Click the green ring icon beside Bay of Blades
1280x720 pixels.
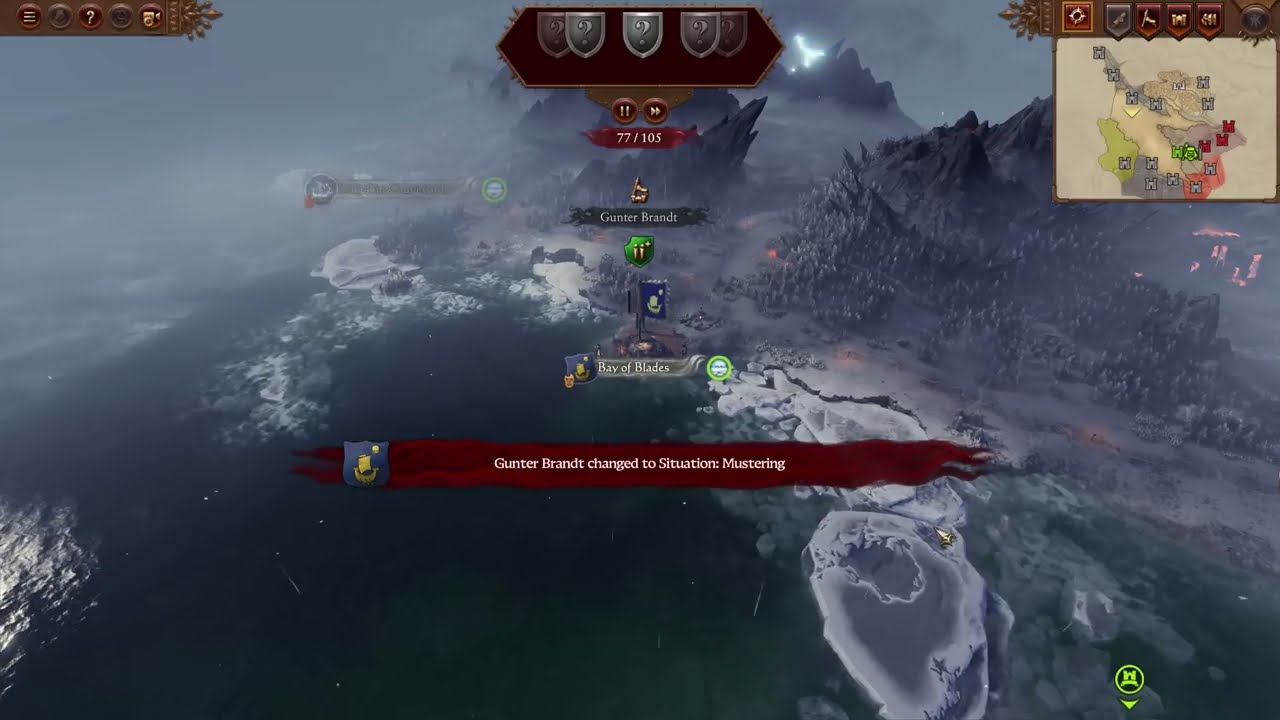coord(719,368)
